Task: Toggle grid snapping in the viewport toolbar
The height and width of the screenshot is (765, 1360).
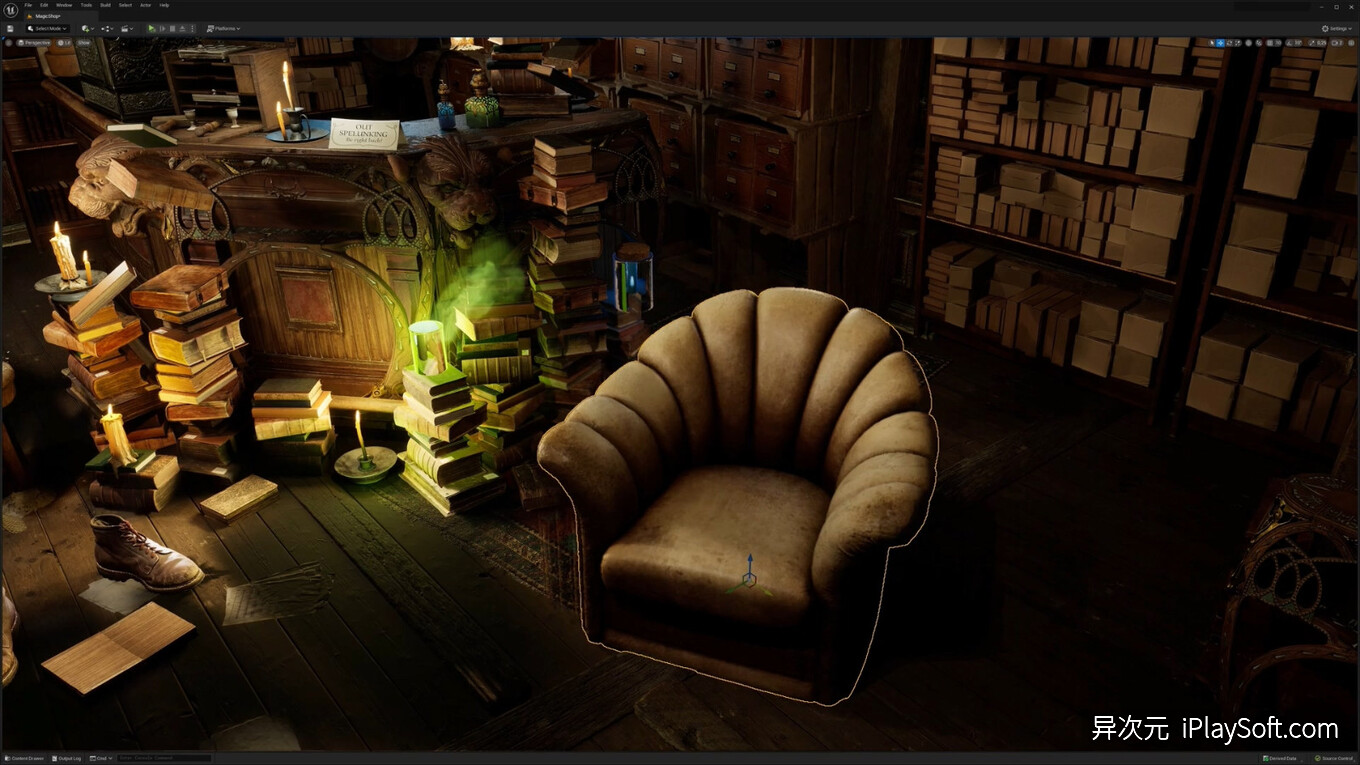Action: 1270,43
